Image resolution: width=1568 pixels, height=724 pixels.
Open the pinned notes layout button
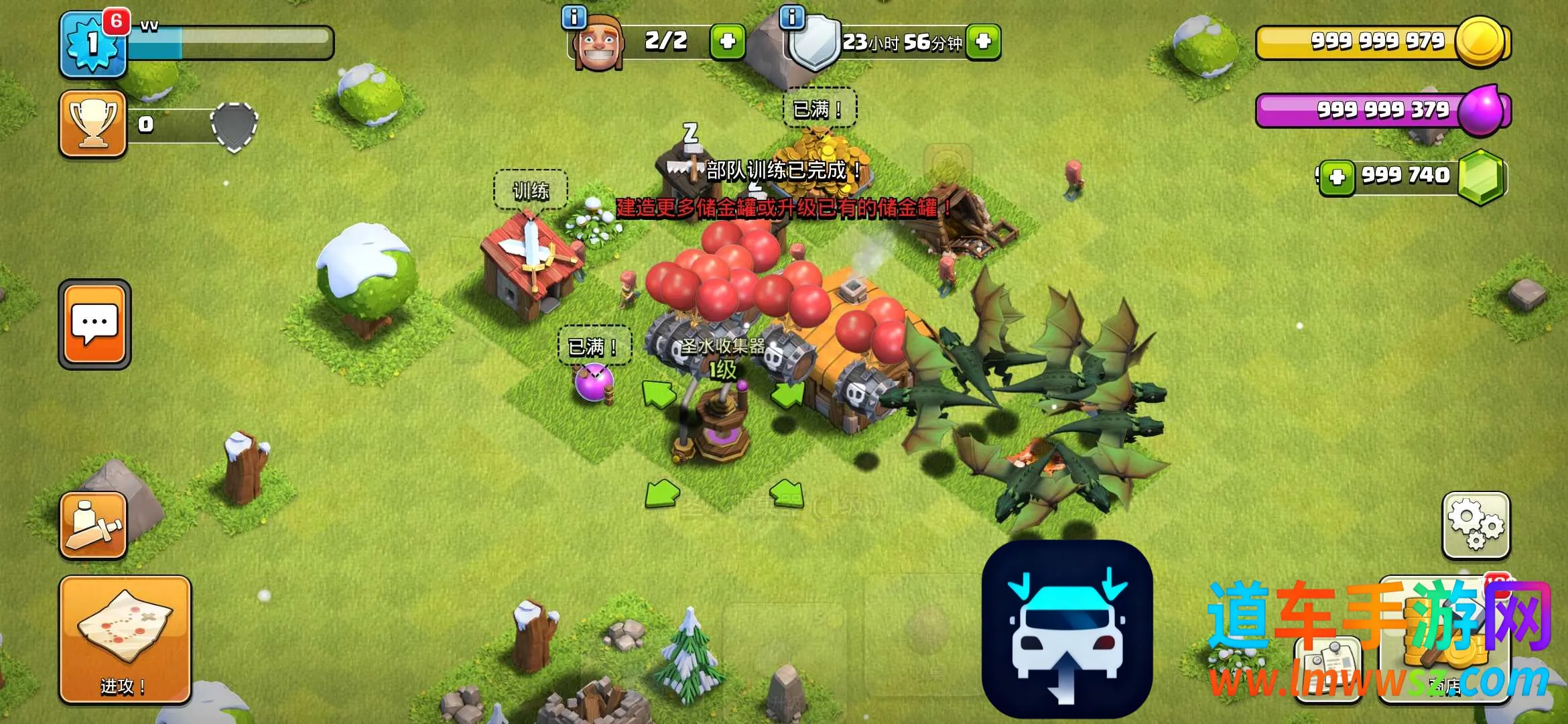[x=1329, y=667]
